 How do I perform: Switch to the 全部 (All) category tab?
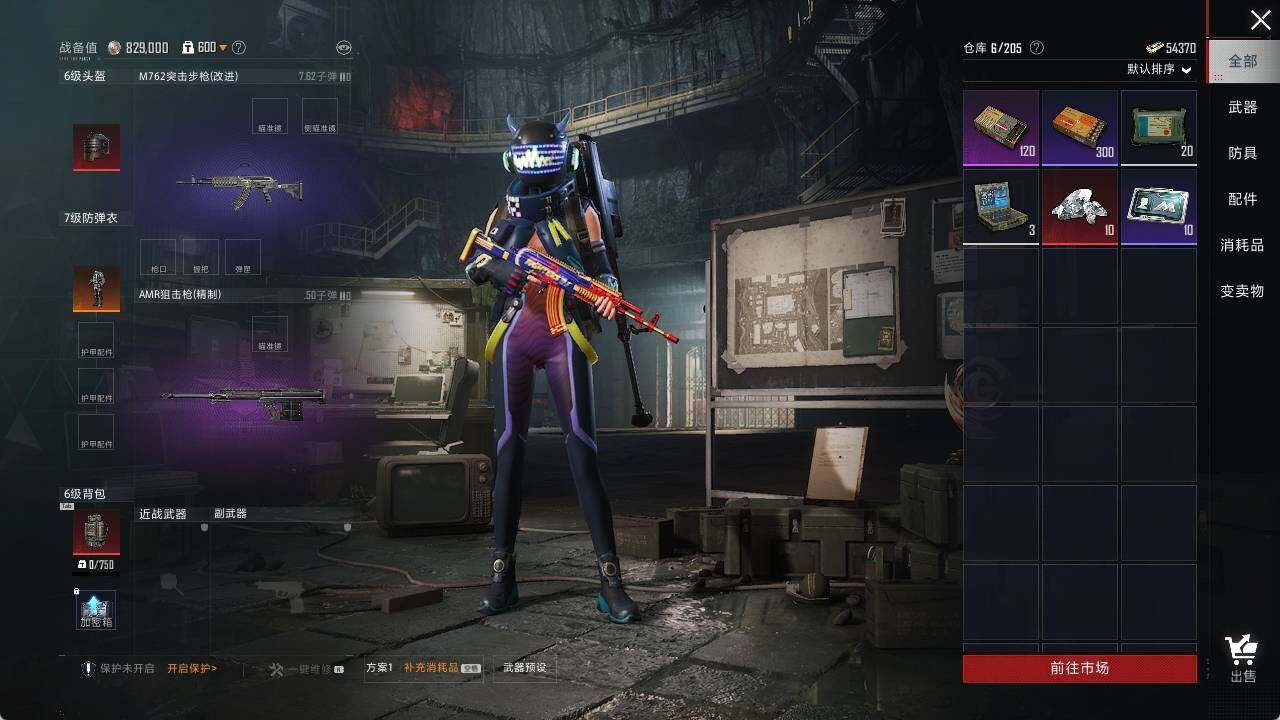pos(1243,61)
